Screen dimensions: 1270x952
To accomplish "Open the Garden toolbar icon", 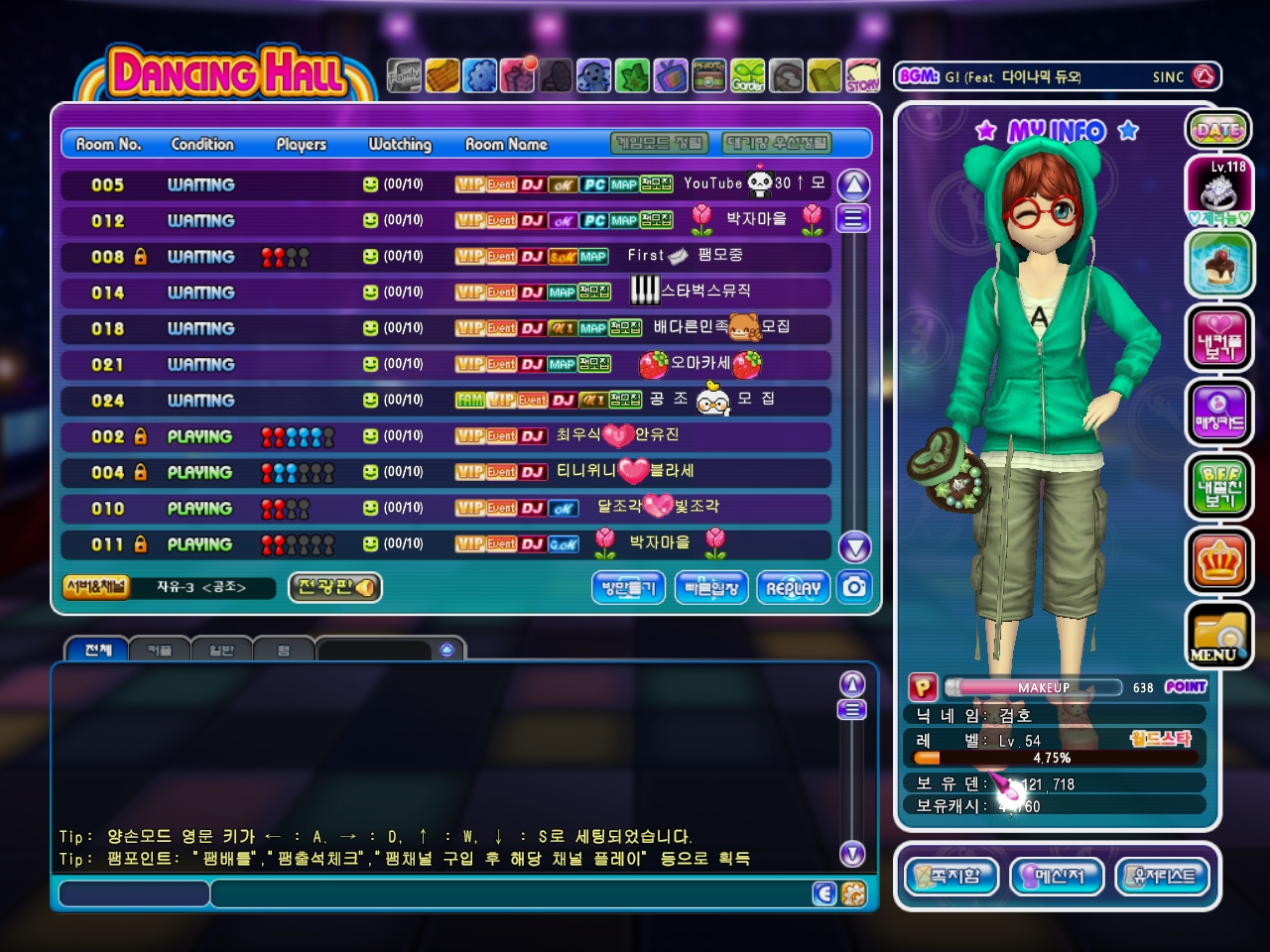I will (x=748, y=76).
